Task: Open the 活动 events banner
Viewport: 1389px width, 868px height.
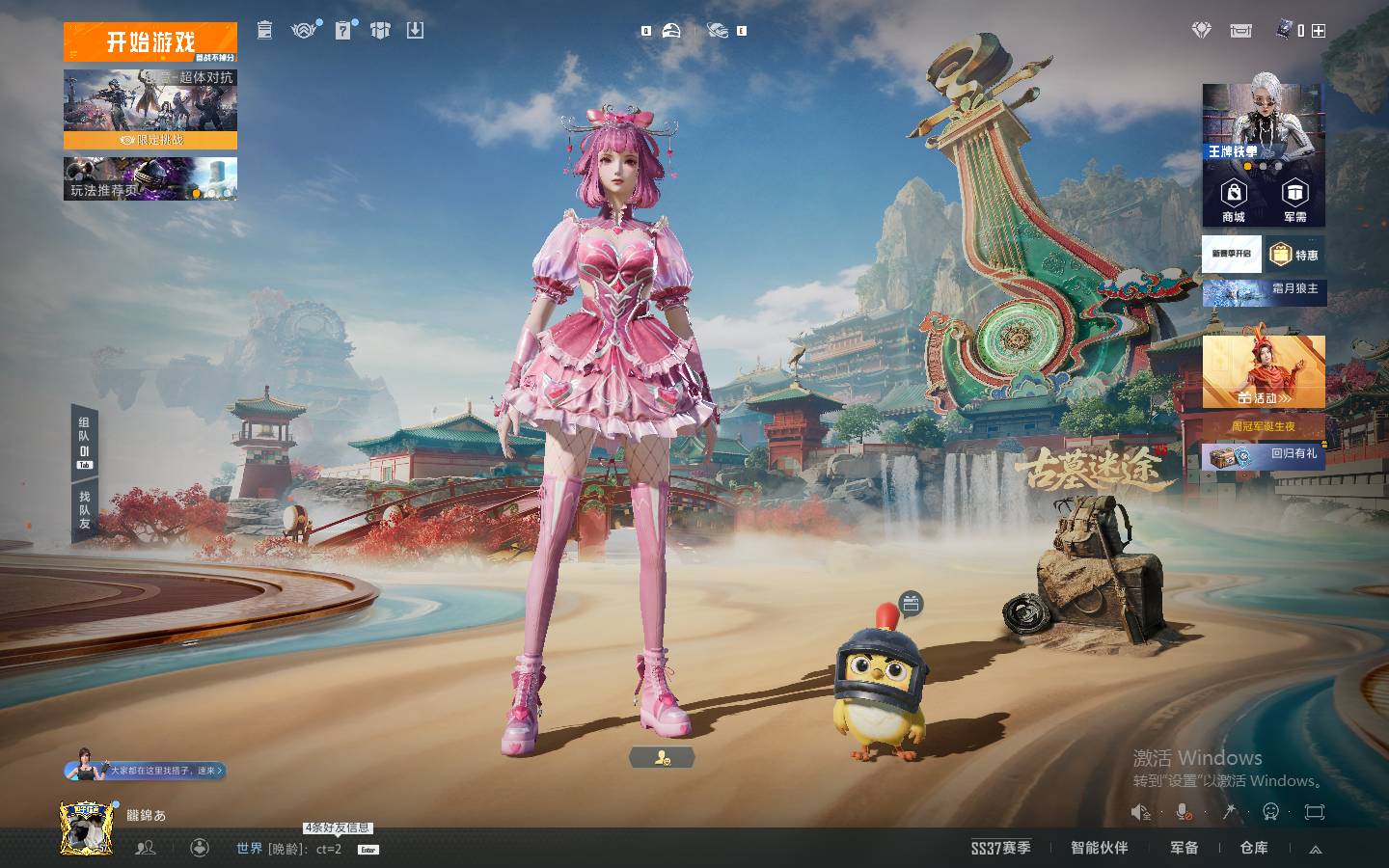Action: click(1264, 373)
